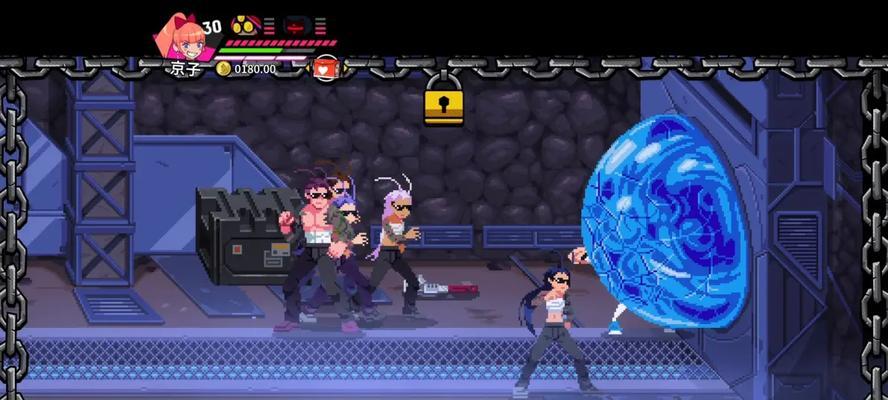
Task: Click the yellow-goggled recruit assist icon
Action: coord(244,25)
